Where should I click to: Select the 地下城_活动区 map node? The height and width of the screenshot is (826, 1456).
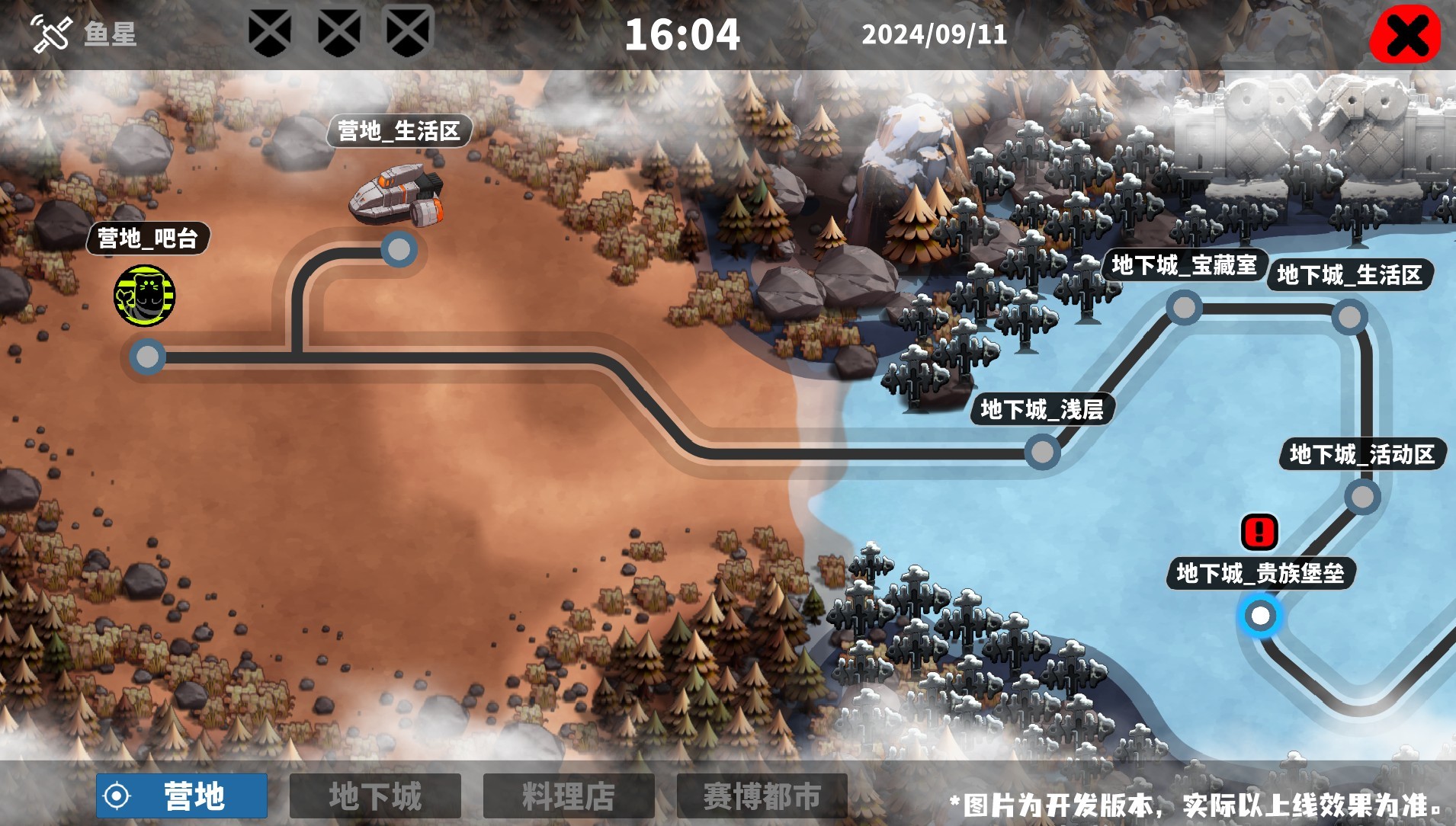pyautogui.click(x=1361, y=497)
